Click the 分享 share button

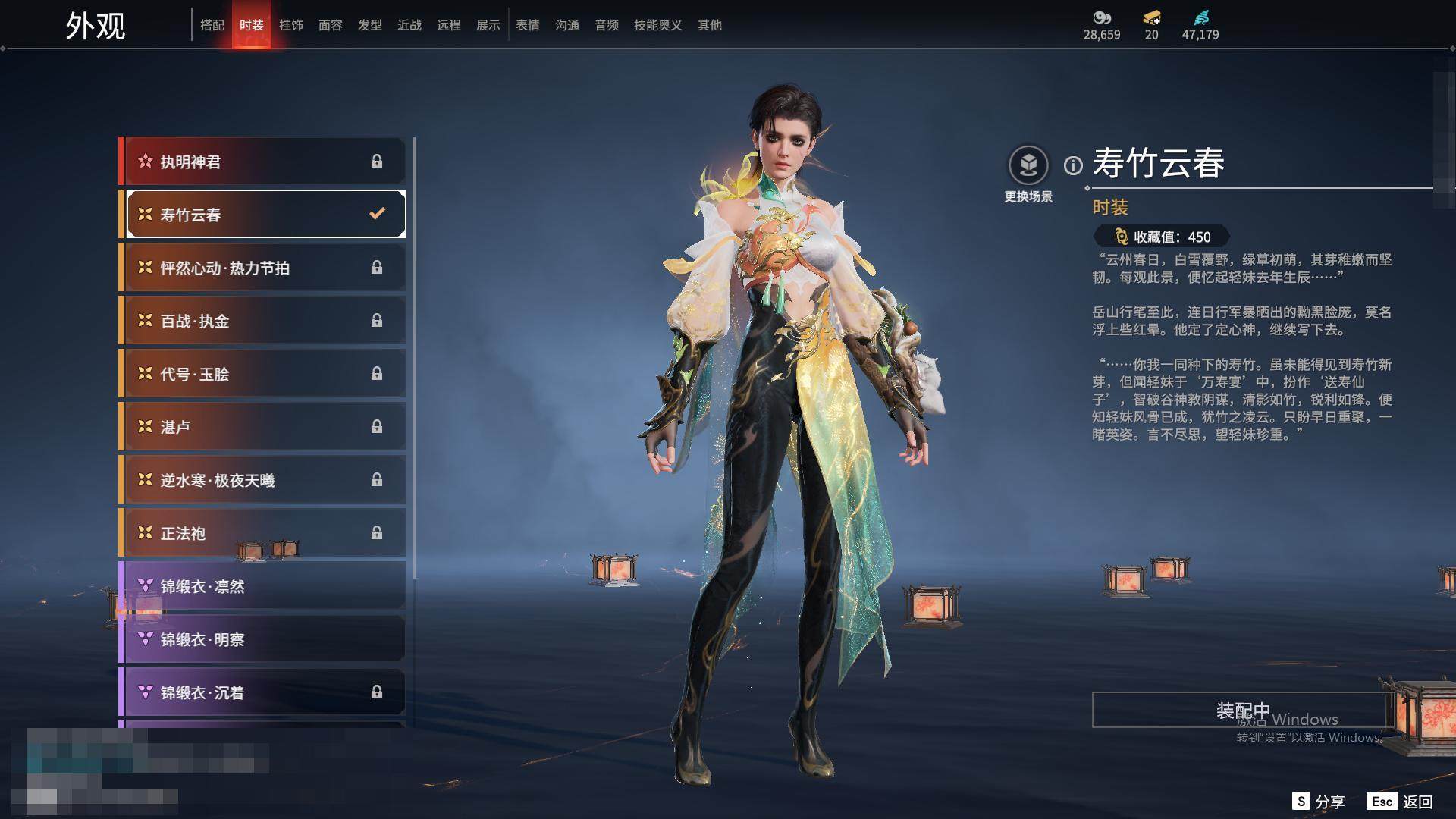1319,802
